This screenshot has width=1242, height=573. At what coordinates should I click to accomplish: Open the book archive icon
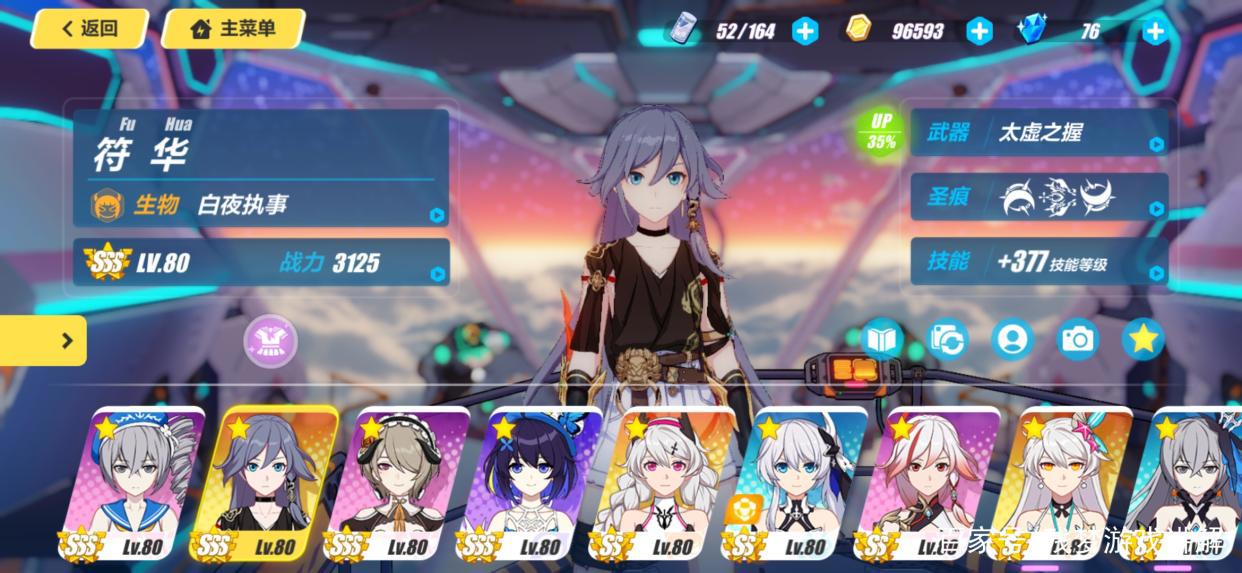tap(882, 340)
